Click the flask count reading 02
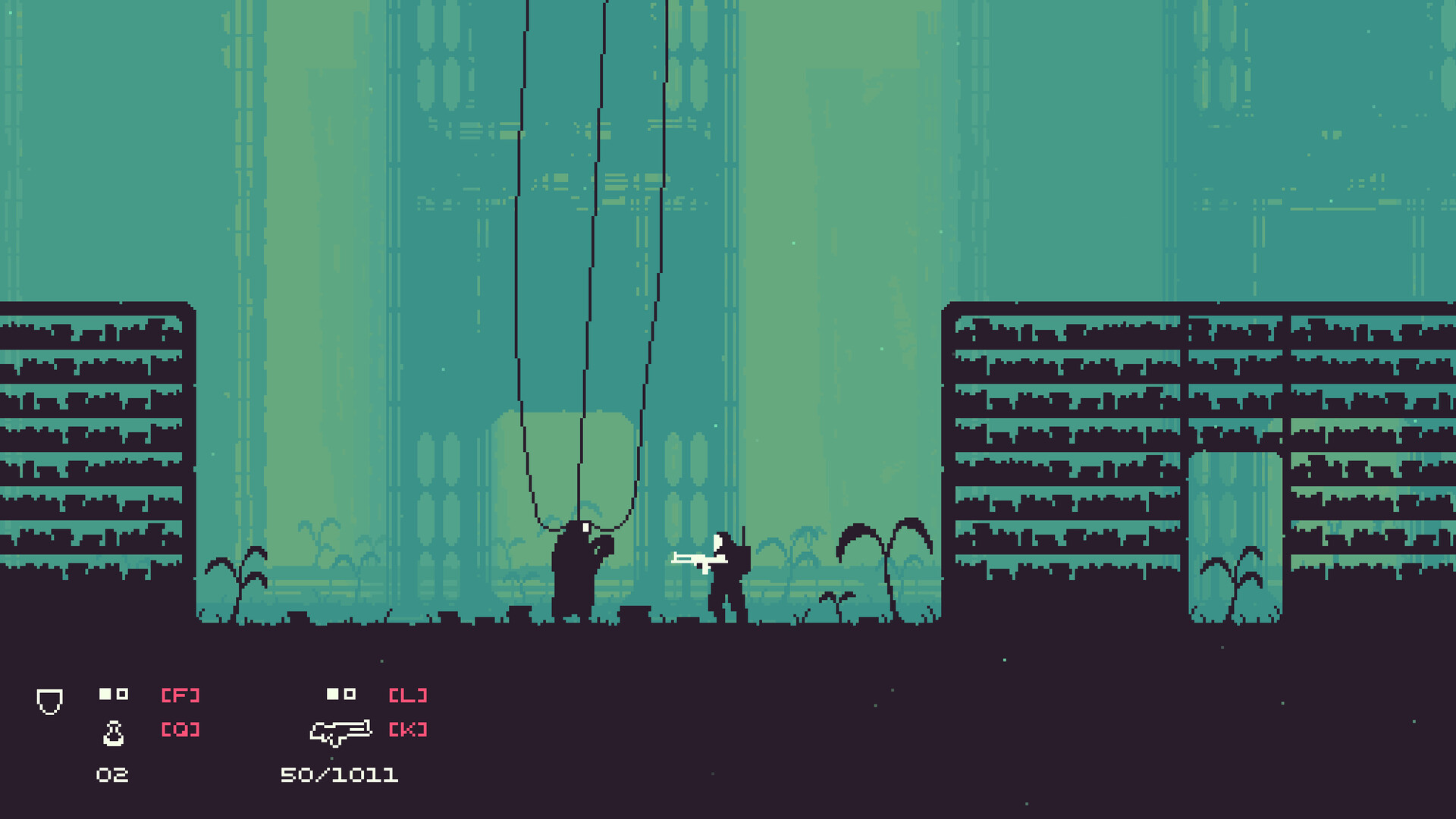 pyautogui.click(x=112, y=775)
